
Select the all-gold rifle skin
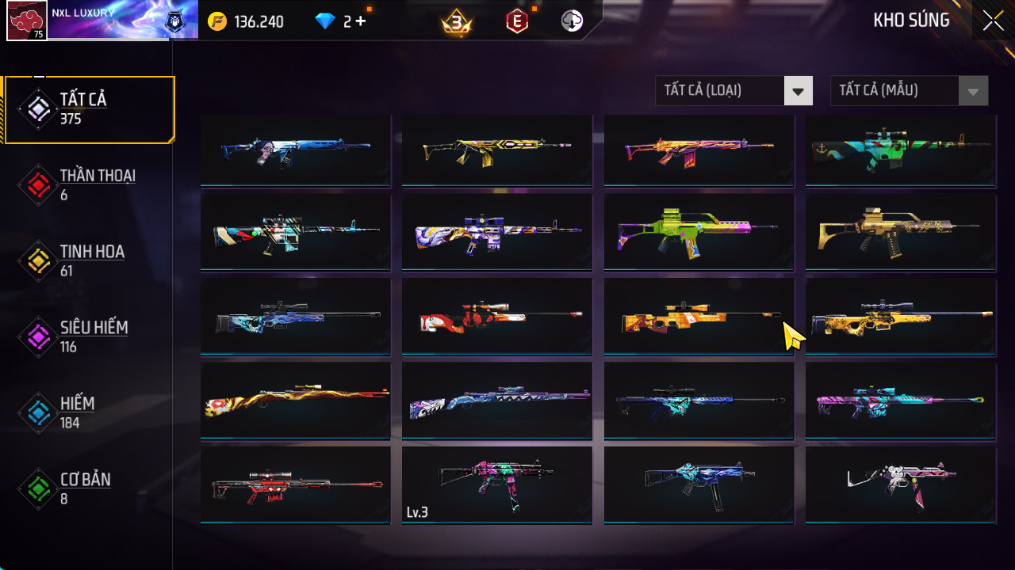click(x=900, y=233)
